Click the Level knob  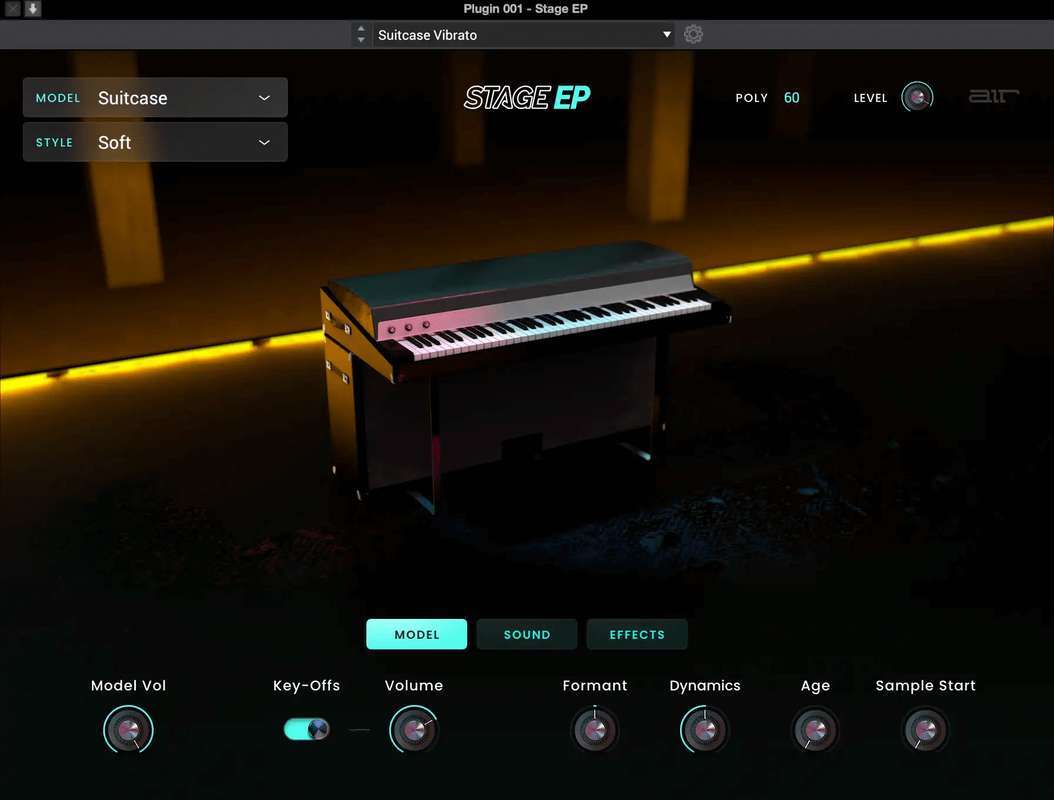pyautogui.click(x=917, y=97)
